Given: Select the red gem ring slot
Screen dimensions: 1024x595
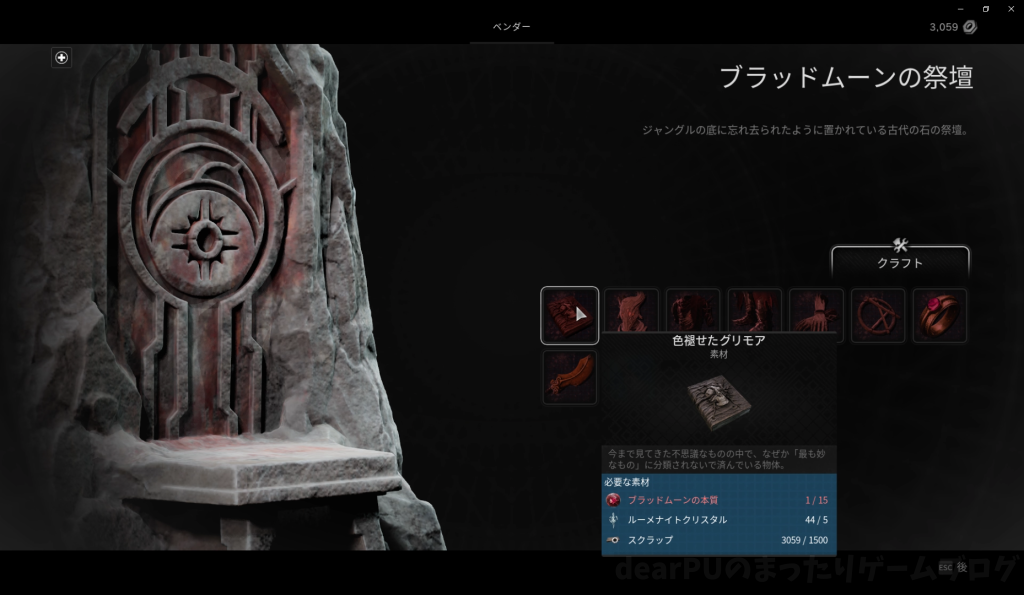Looking at the screenshot, I should point(939,316).
